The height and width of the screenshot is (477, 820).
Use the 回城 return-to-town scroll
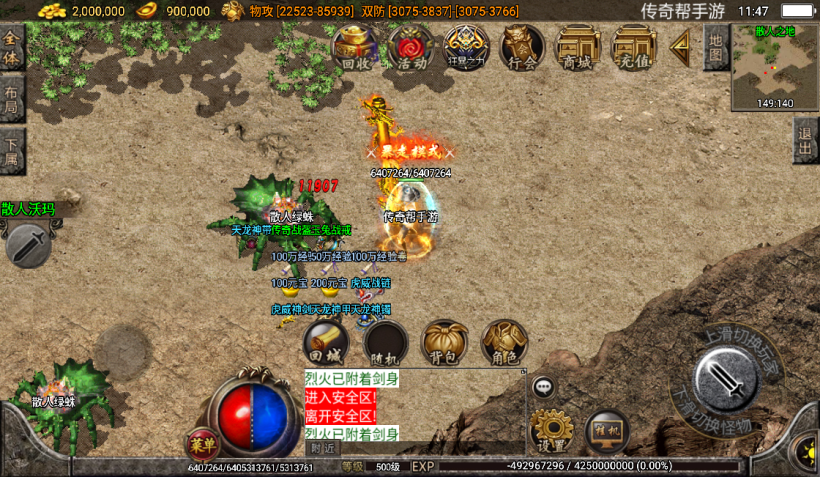tap(326, 342)
